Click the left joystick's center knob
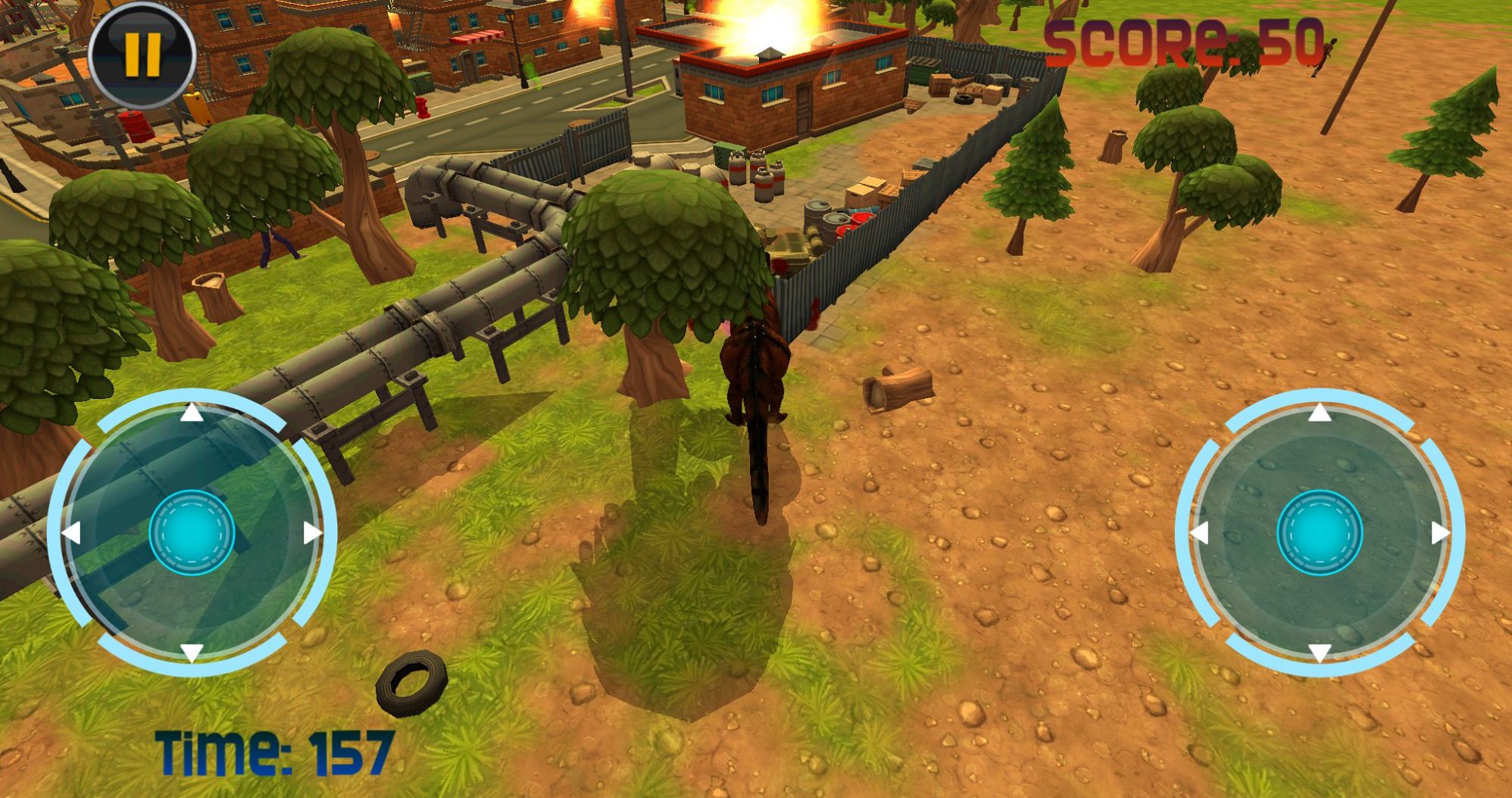The height and width of the screenshot is (798, 1512). tap(192, 532)
